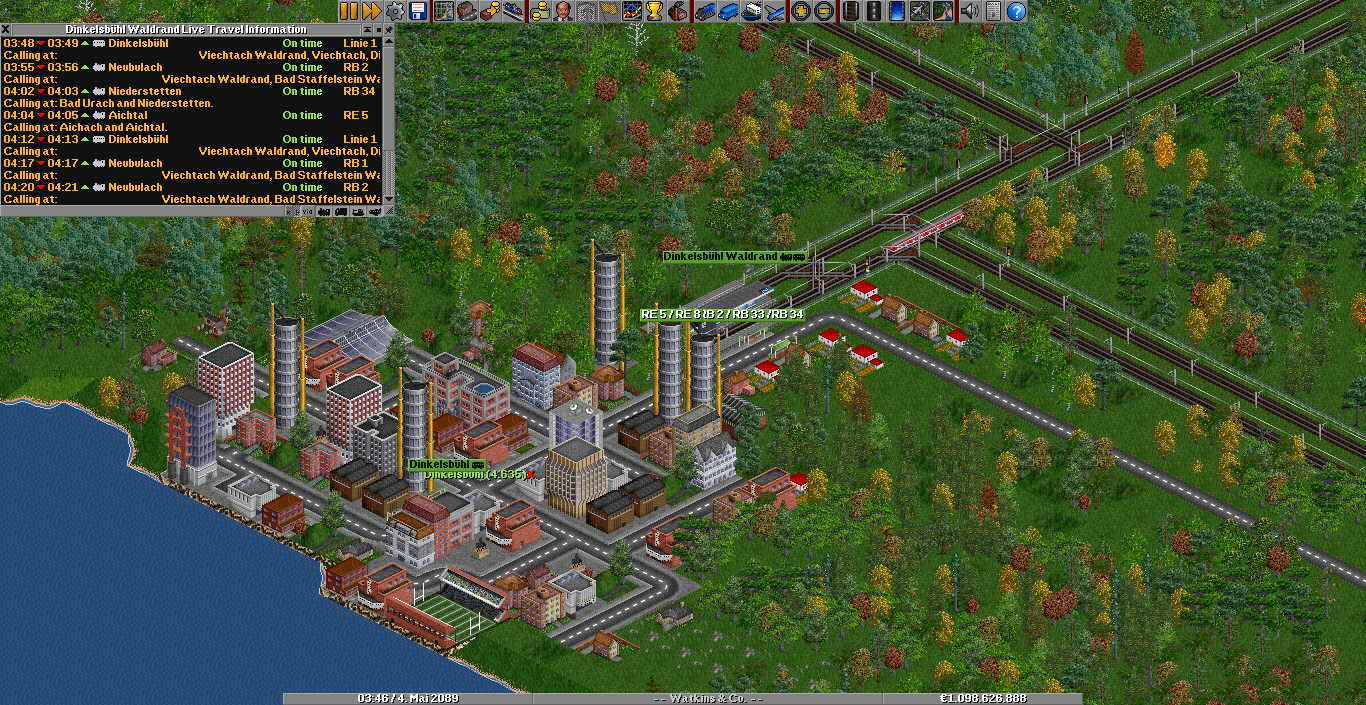Close the Live Travel Information window

point(9,30)
